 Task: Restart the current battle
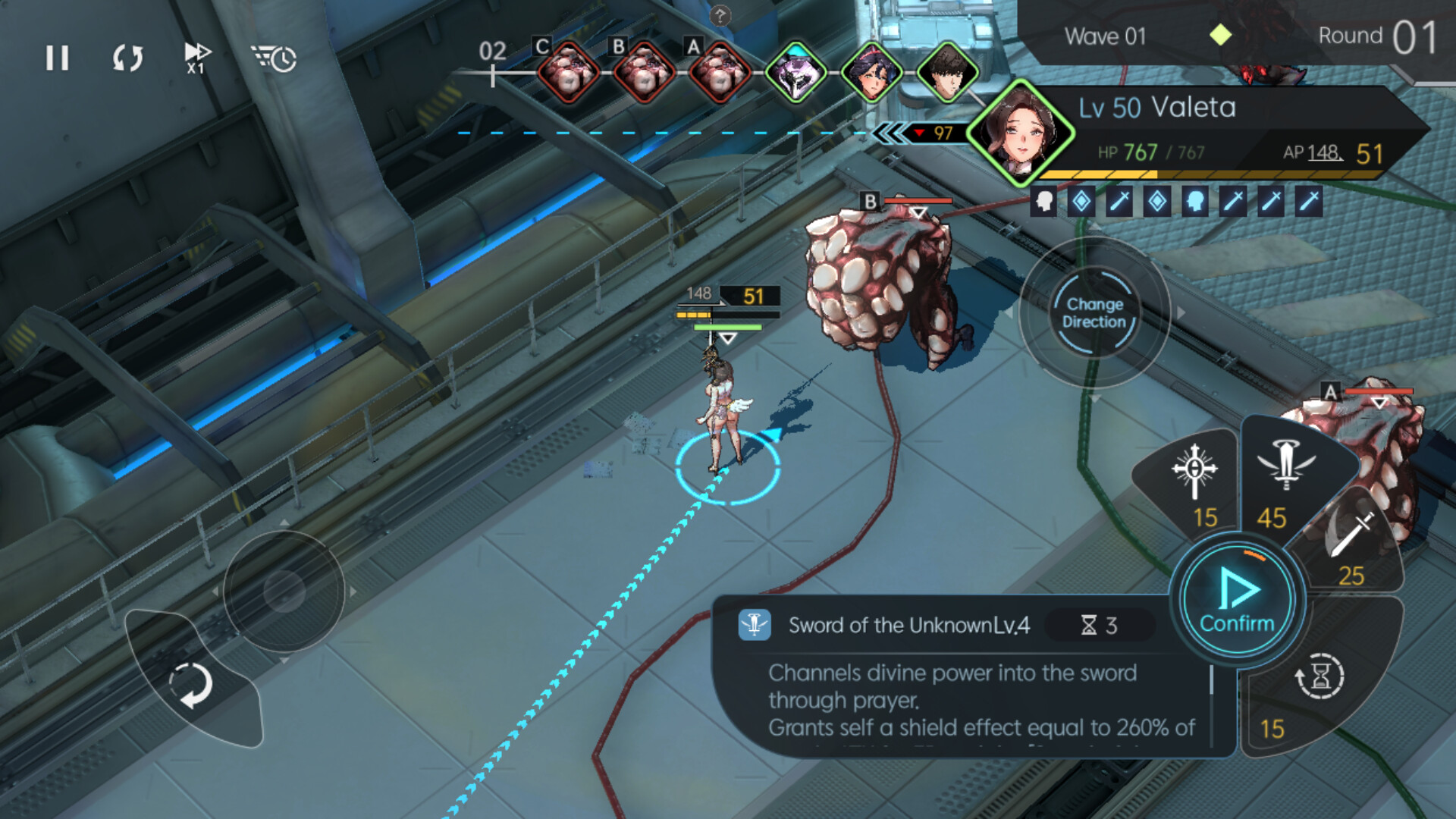pos(127,57)
